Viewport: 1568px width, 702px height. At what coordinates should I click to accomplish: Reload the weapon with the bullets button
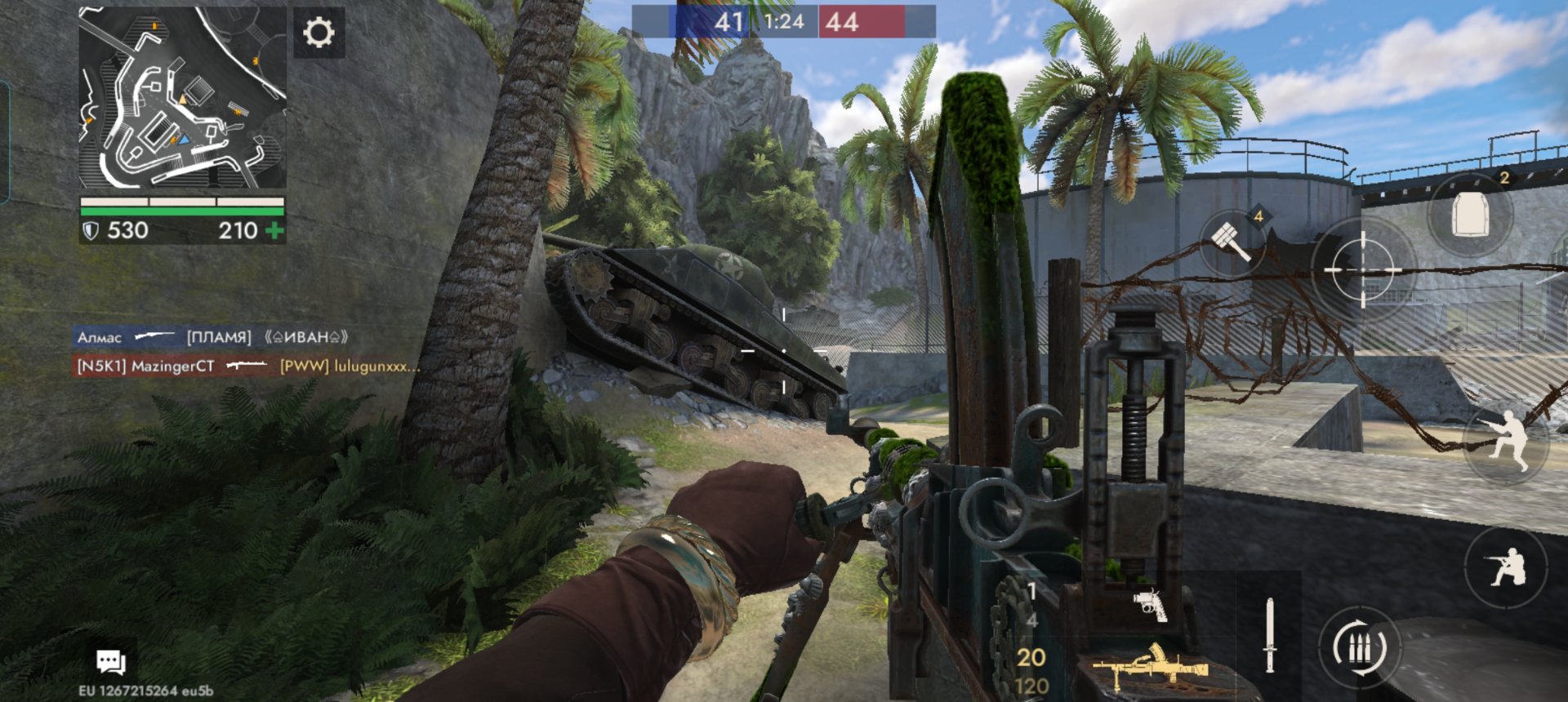point(1358,649)
